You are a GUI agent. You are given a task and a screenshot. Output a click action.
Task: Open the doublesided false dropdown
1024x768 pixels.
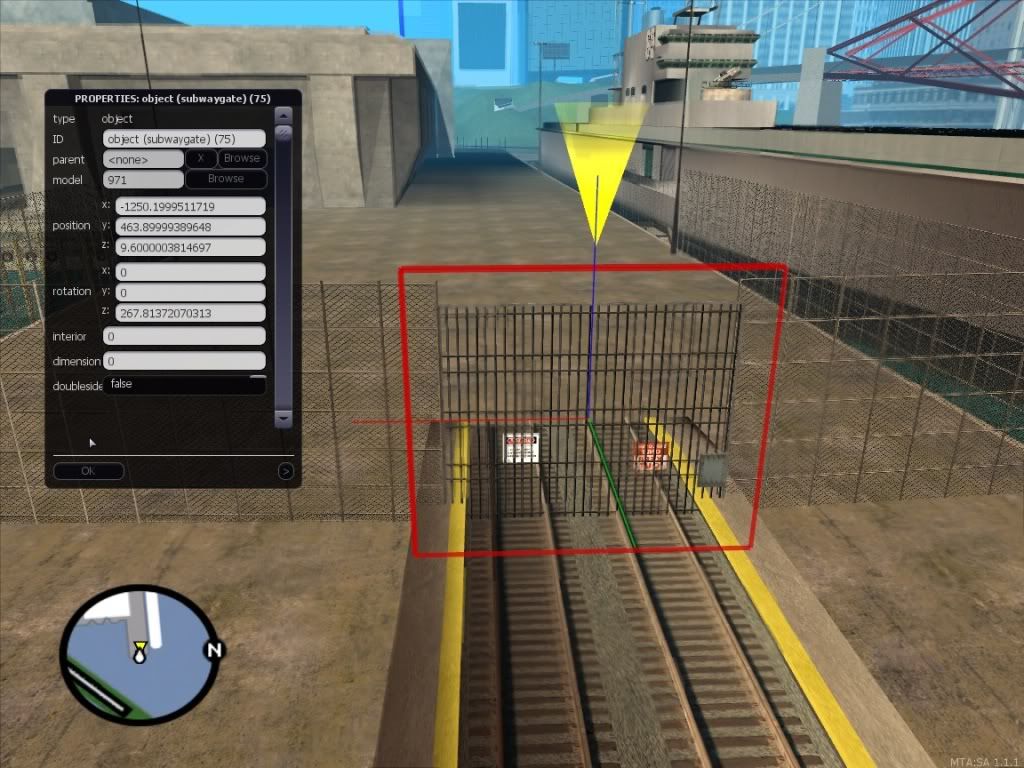pyautogui.click(x=184, y=384)
